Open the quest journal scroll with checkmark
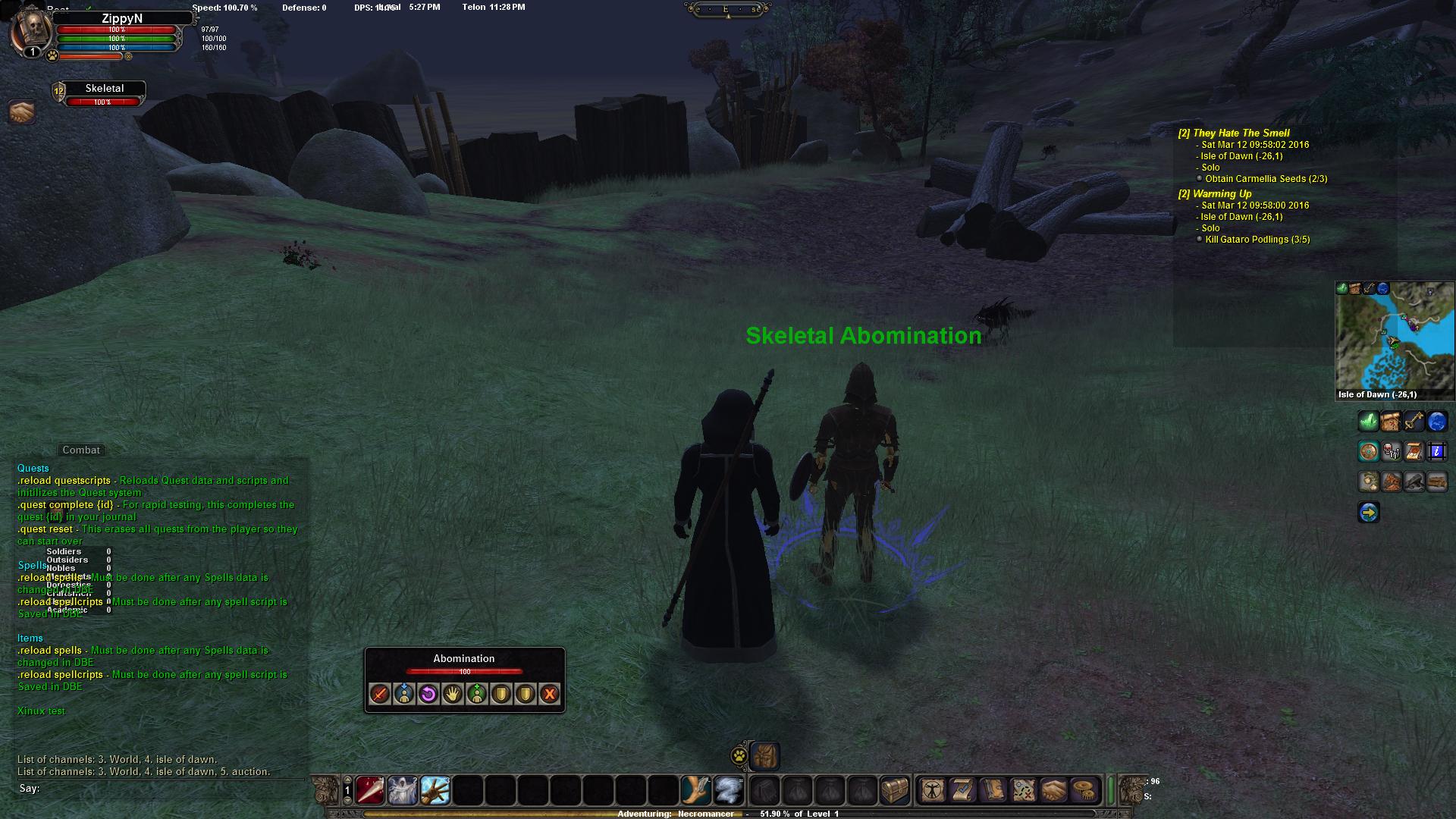Screen dimensions: 1456x819 (962, 791)
